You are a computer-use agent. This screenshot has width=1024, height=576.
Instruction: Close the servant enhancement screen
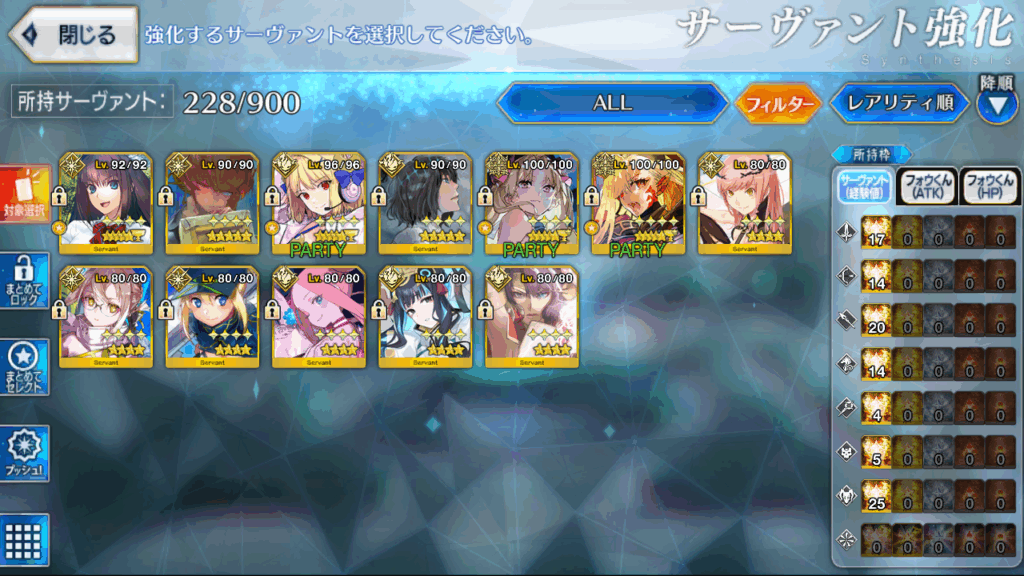(x=74, y=35)
